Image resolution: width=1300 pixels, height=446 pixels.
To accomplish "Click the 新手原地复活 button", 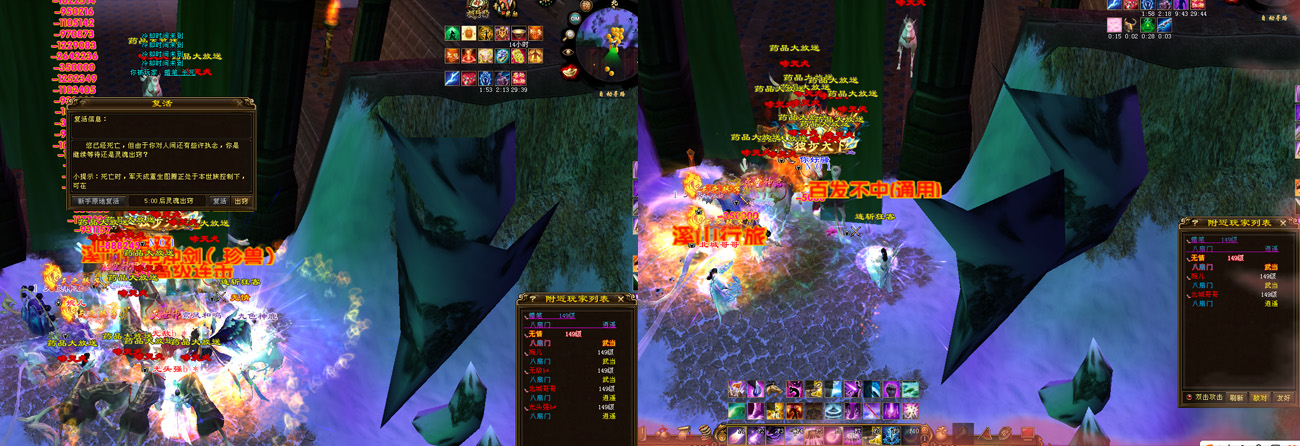I will (x=97, y=201).
